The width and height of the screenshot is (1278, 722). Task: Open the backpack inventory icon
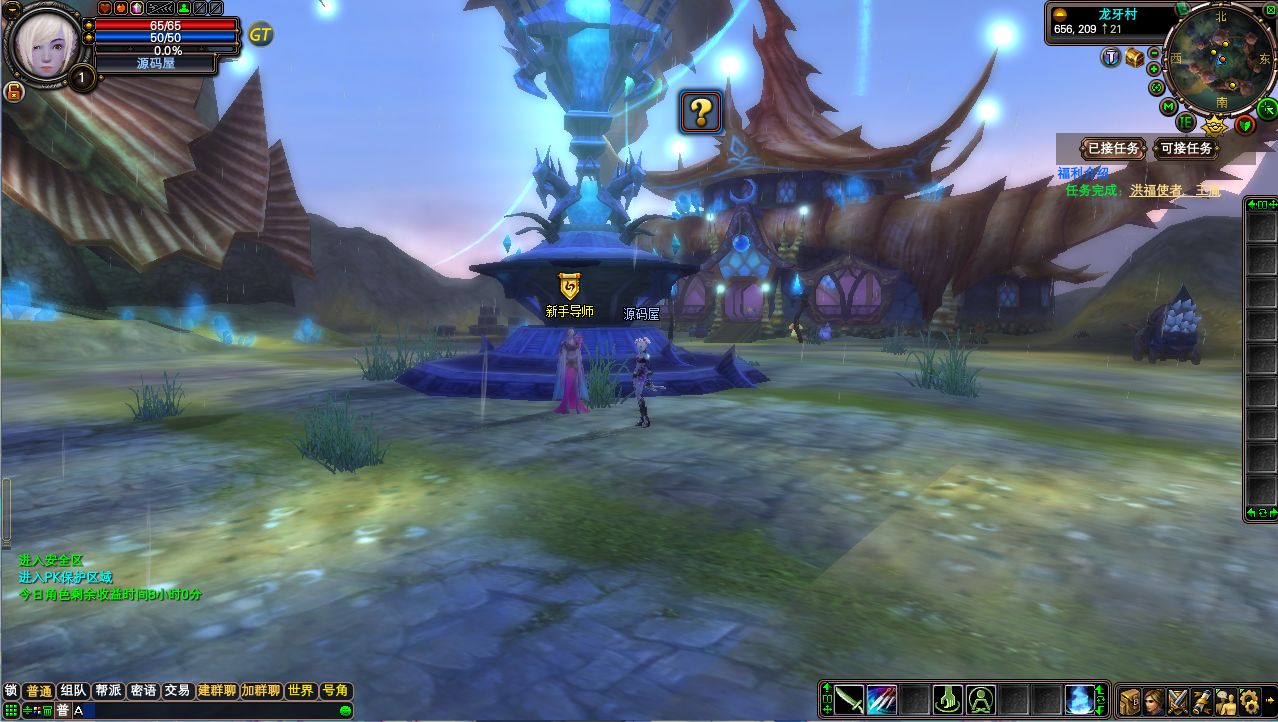click(x=1130, y=700)
